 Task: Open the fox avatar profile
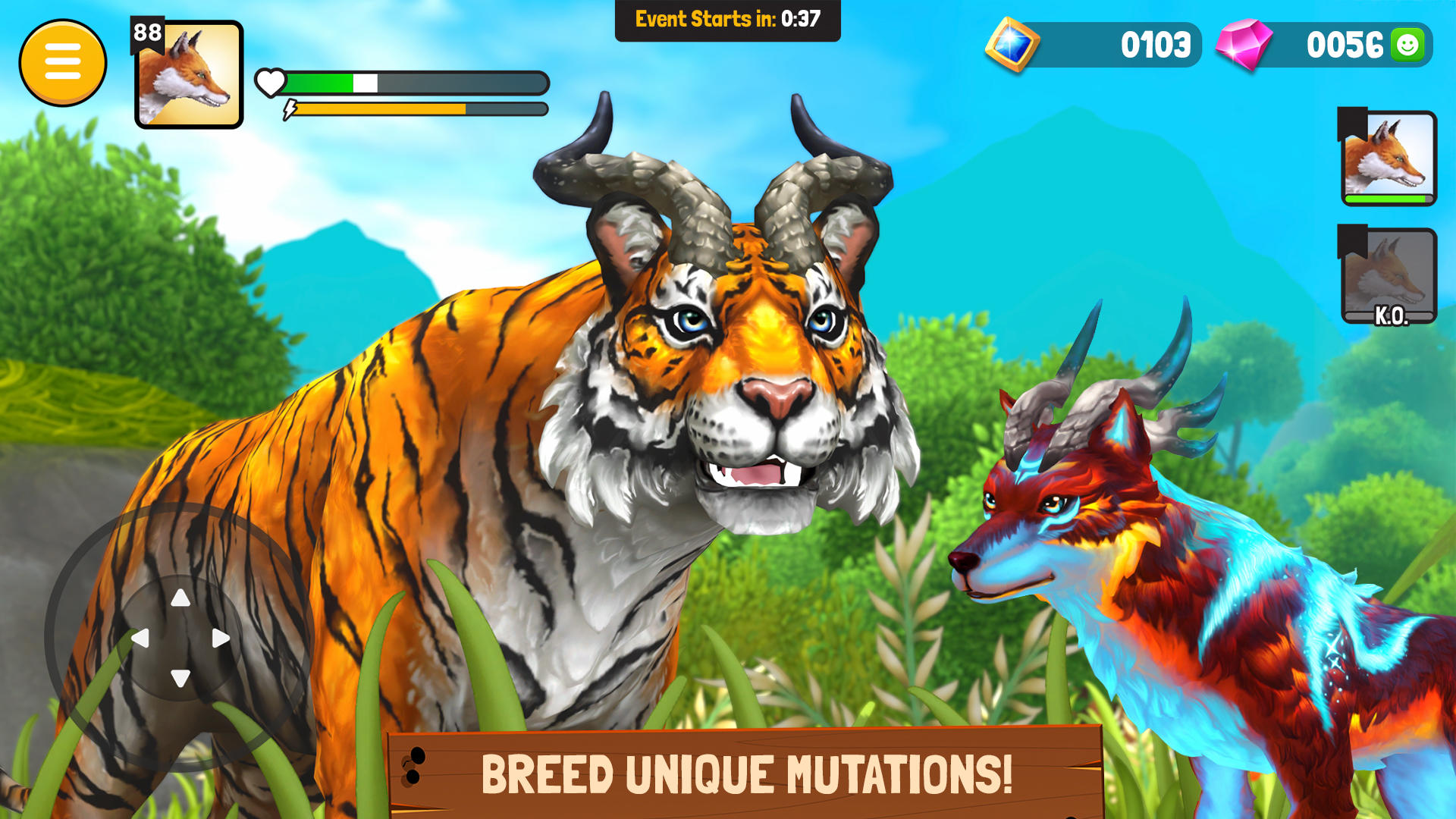point(187,76)
